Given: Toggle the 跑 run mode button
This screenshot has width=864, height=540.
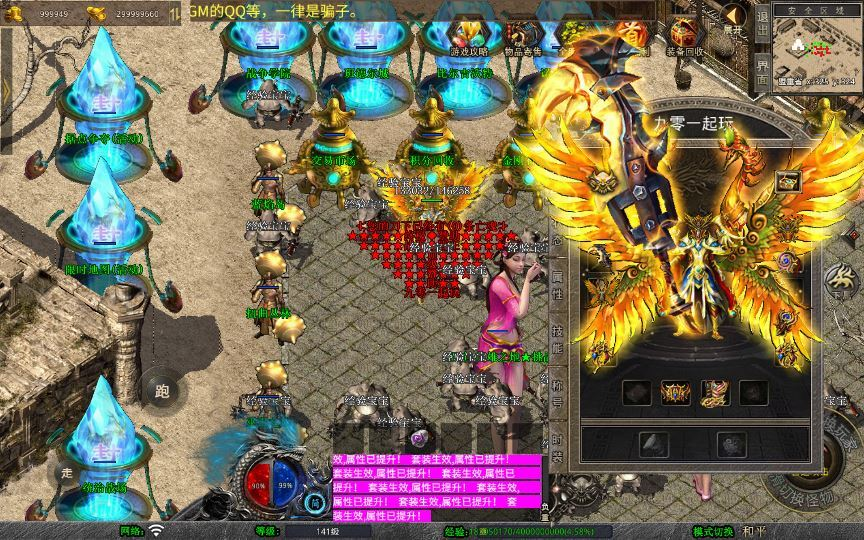Looking at the screenshot, I should [162, 390].
